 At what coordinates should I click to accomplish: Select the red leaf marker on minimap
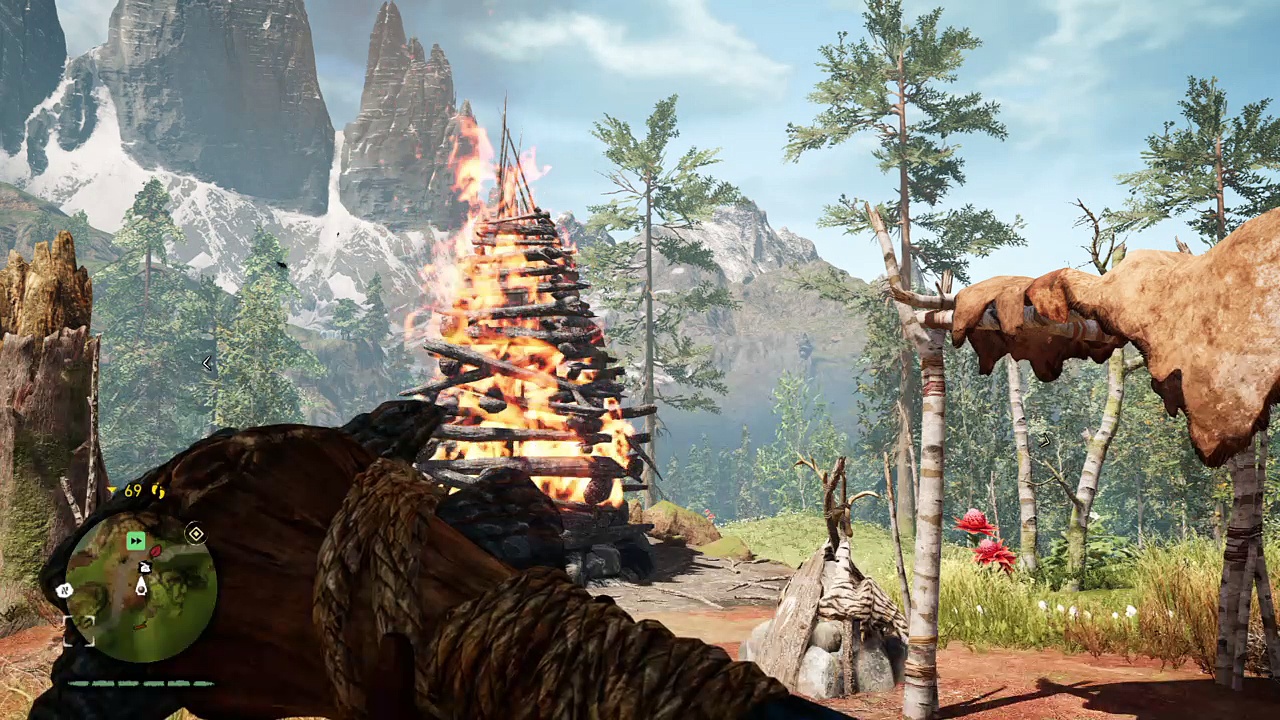(155, 549)
